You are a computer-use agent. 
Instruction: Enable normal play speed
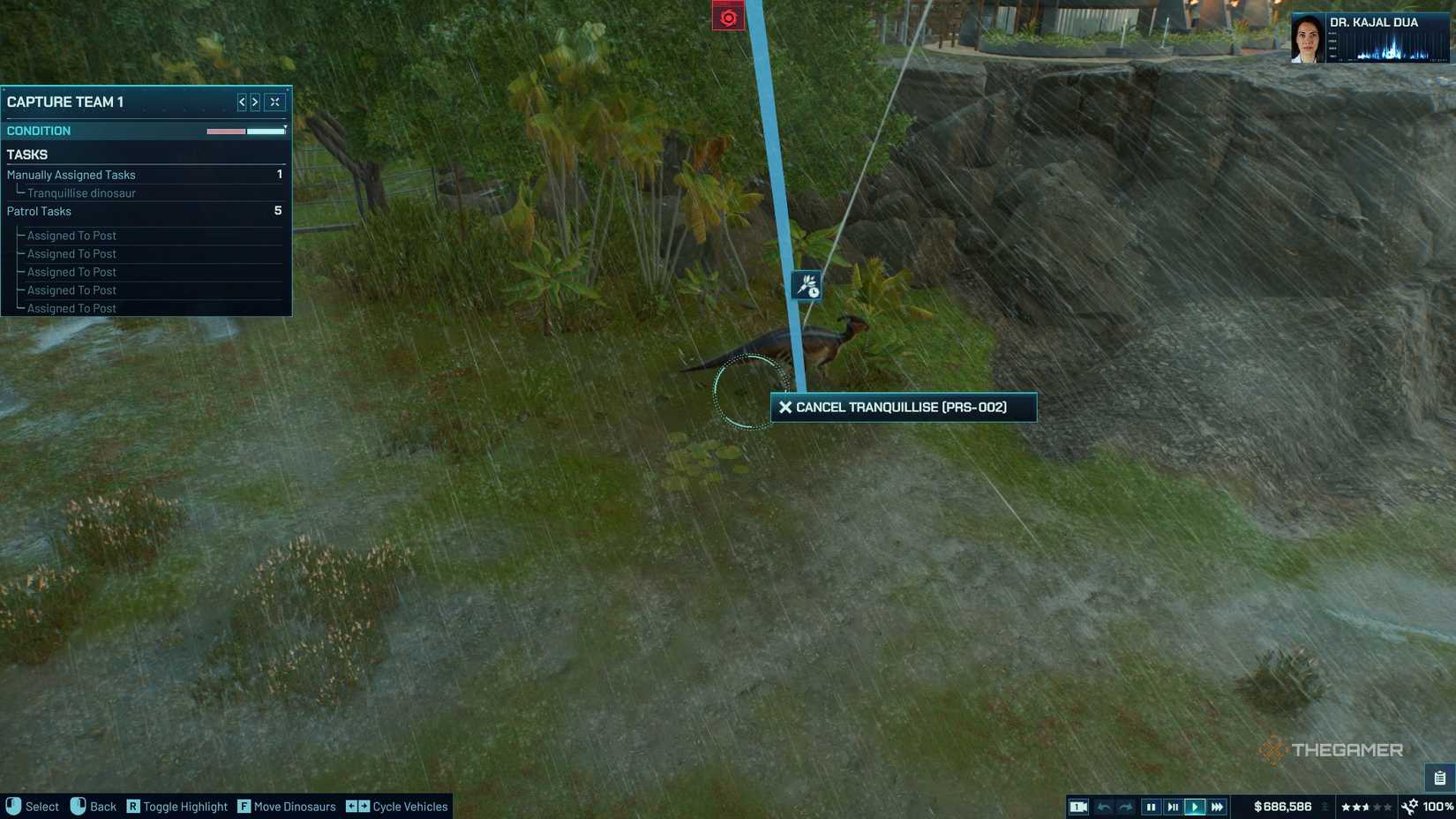1196,806
